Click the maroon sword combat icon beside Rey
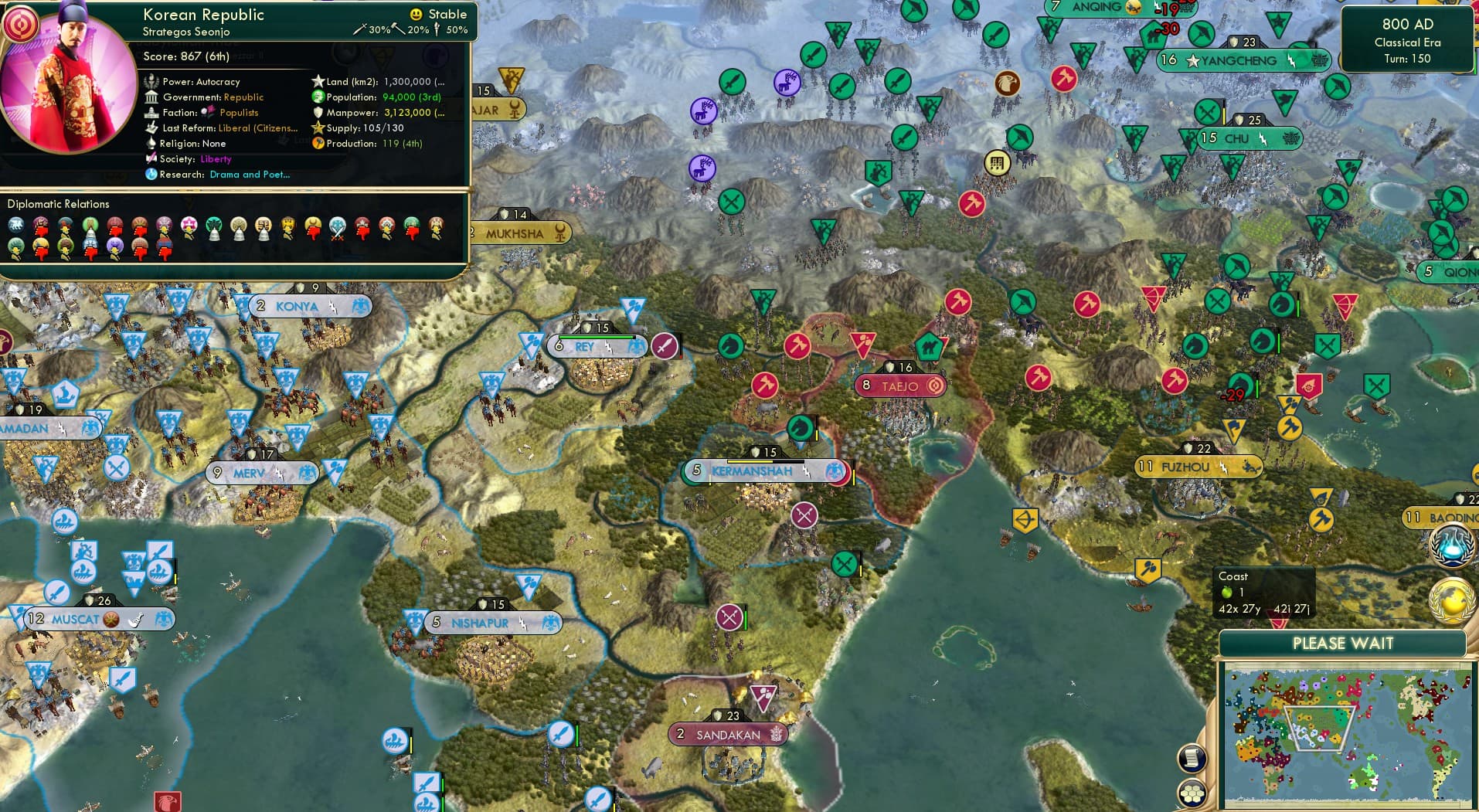The width and height of the screenshot is (1479, 812). [664, 348]
